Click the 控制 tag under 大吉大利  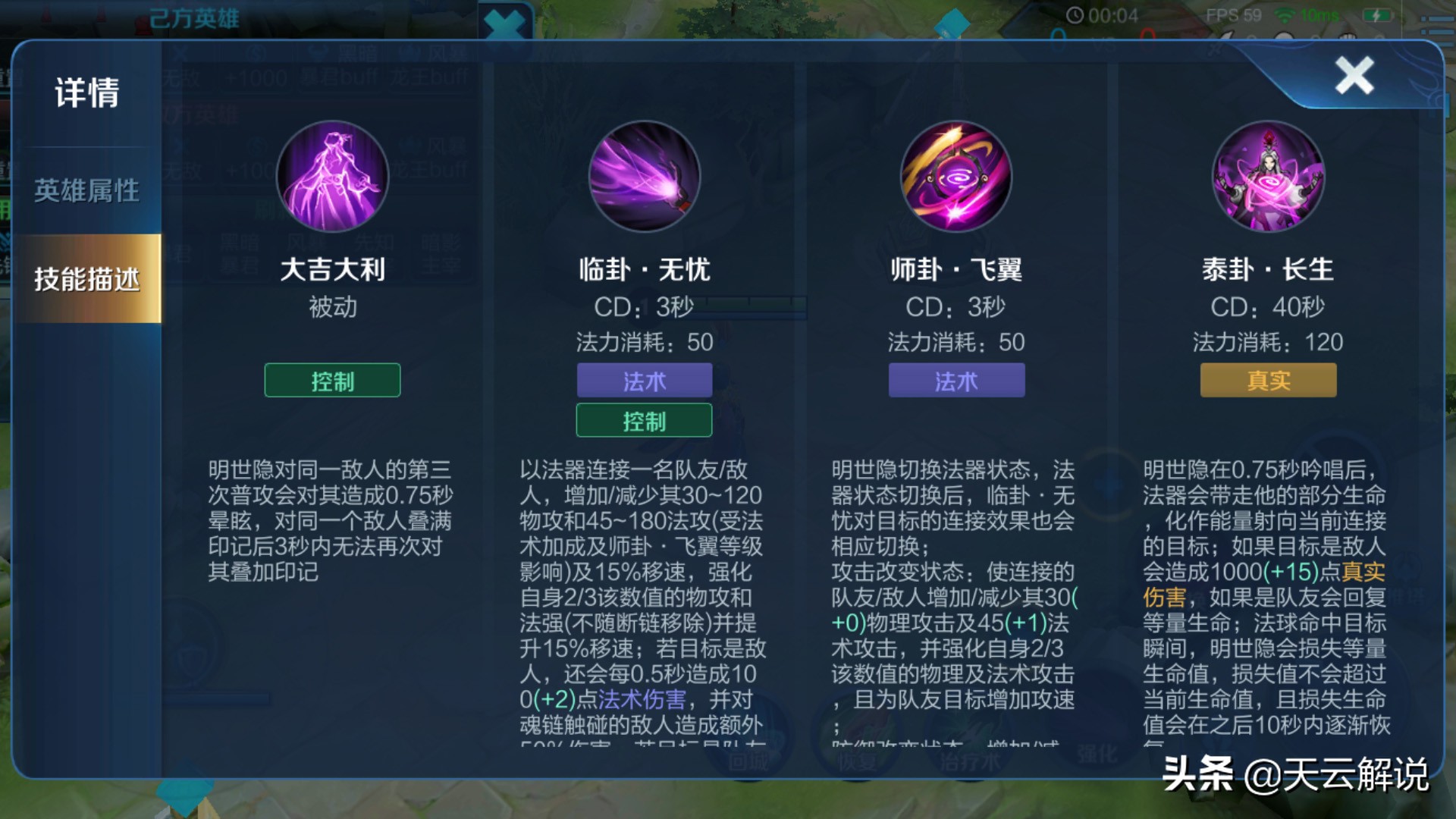pyautogui.click(x=331, y=381)
